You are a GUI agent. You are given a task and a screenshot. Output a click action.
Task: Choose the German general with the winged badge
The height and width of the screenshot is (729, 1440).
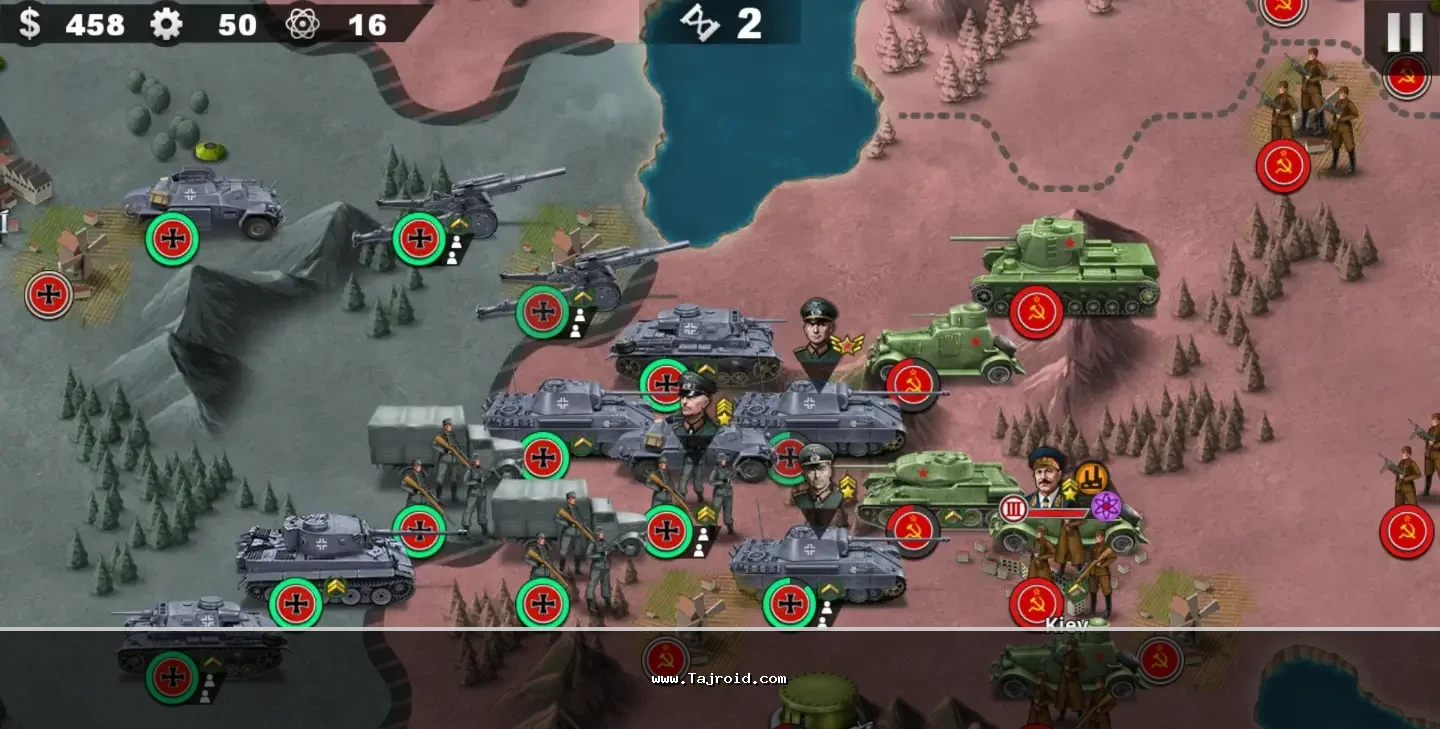coord(819,328)
